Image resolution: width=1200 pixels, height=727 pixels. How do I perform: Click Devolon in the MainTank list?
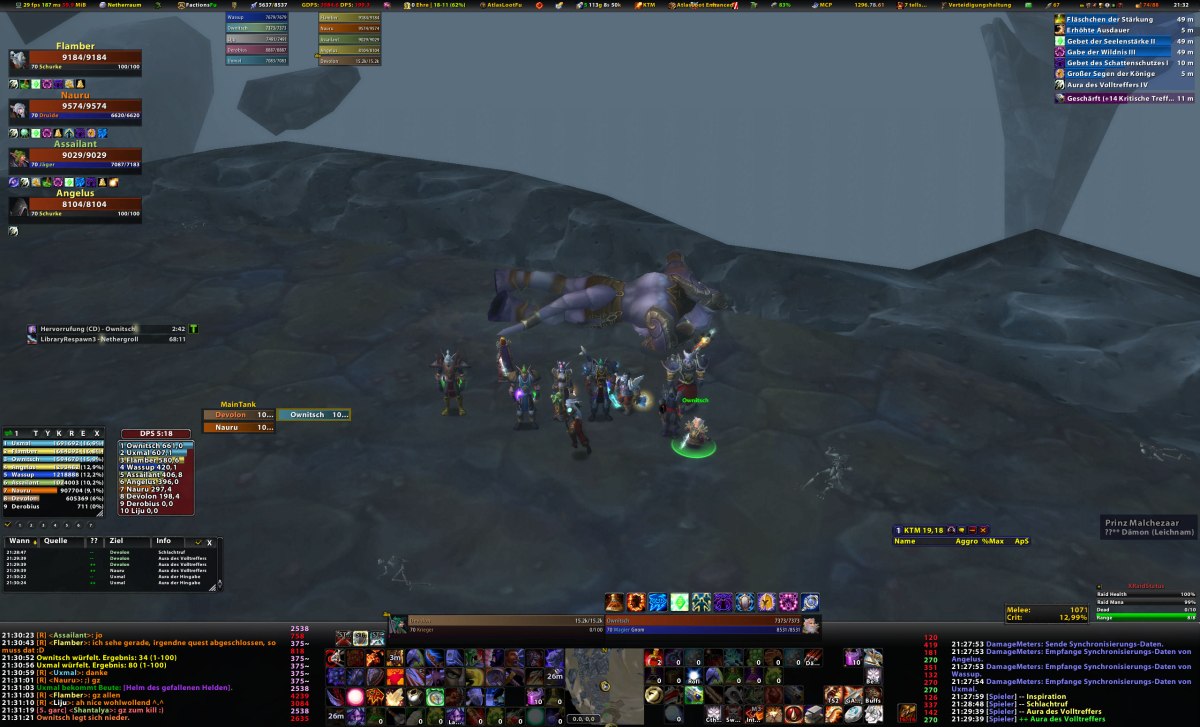pos(238,414)
